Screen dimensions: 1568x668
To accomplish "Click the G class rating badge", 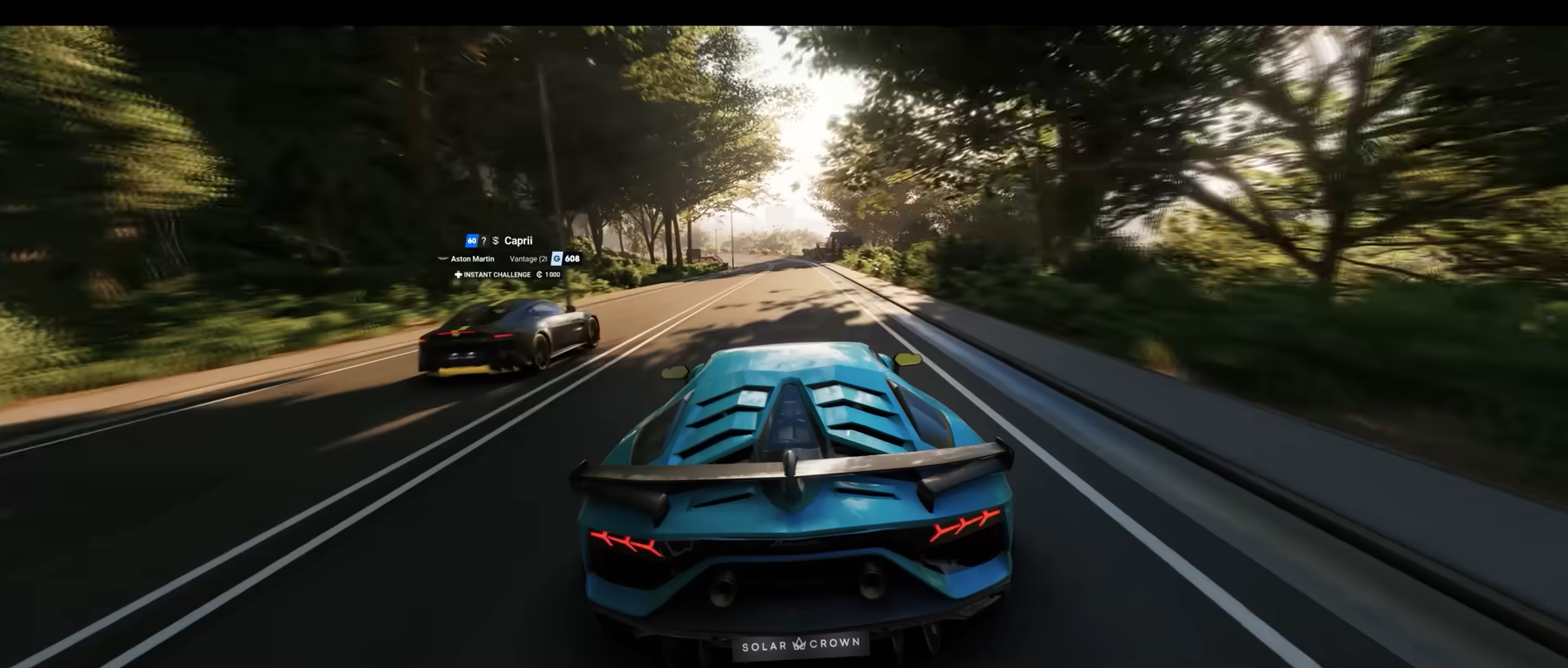I will click(556, 259).
